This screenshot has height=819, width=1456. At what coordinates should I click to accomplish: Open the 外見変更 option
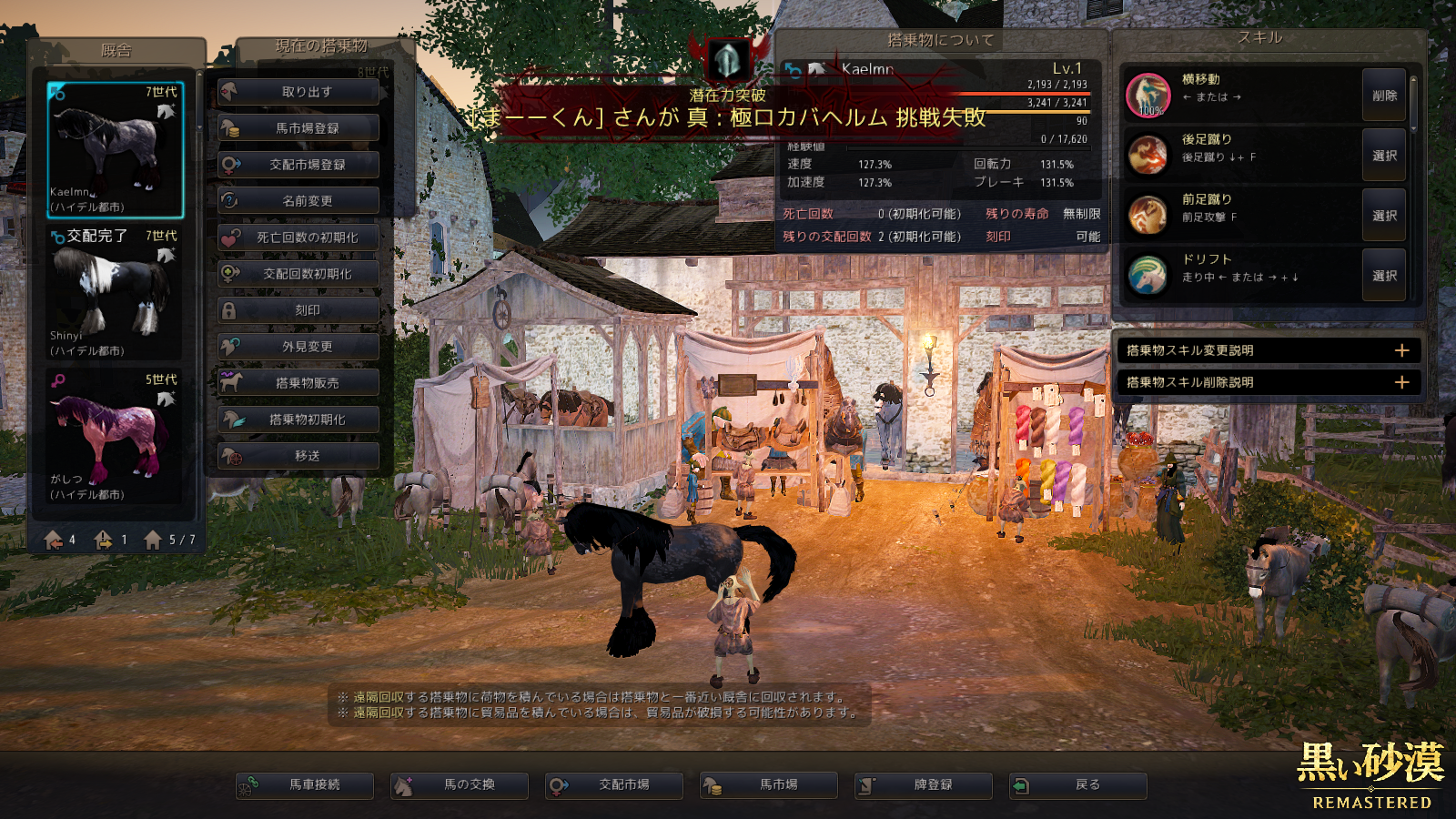click(x=298, y=347)
